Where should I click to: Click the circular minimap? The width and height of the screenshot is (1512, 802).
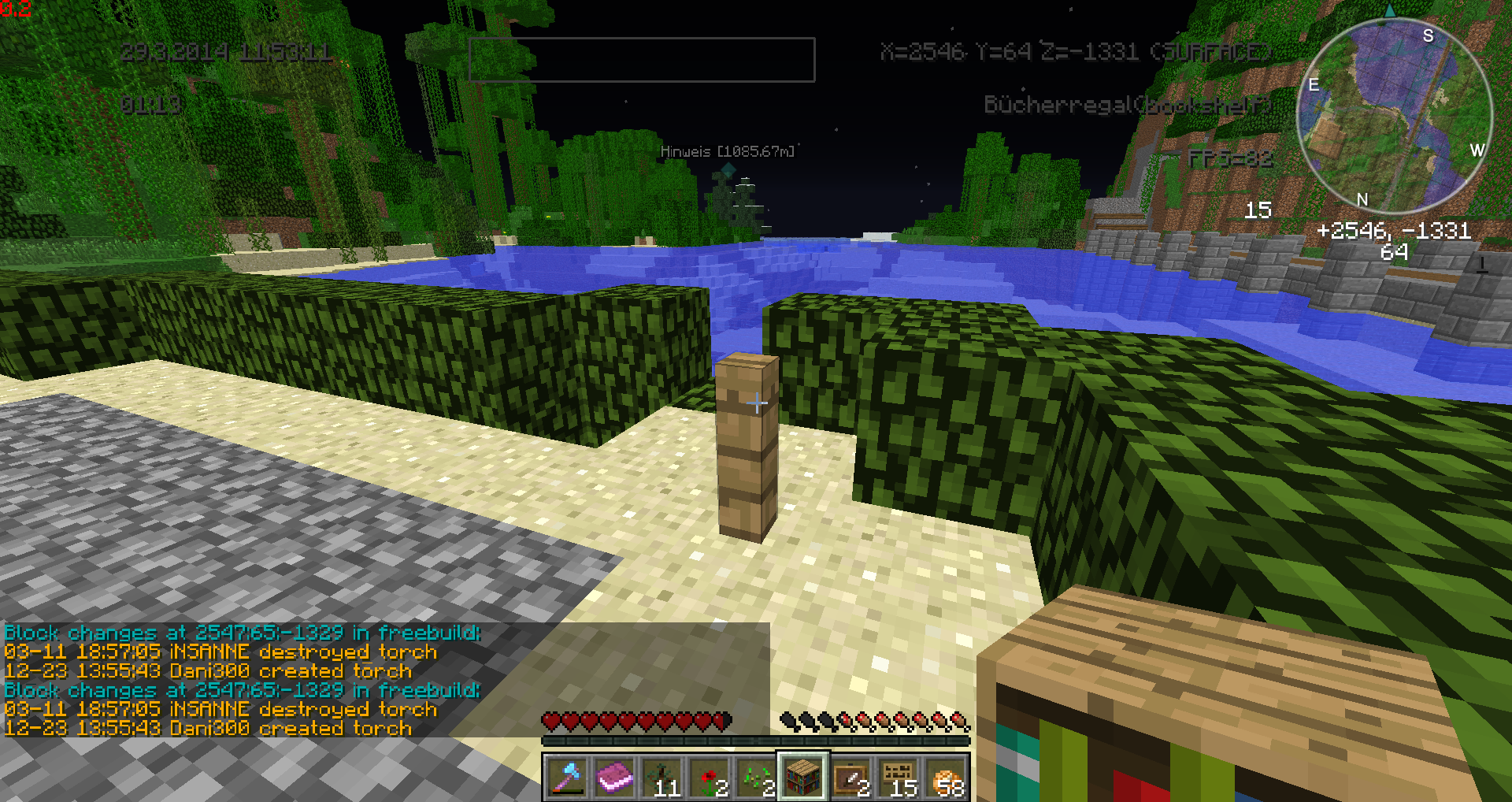click(1394, 116)
